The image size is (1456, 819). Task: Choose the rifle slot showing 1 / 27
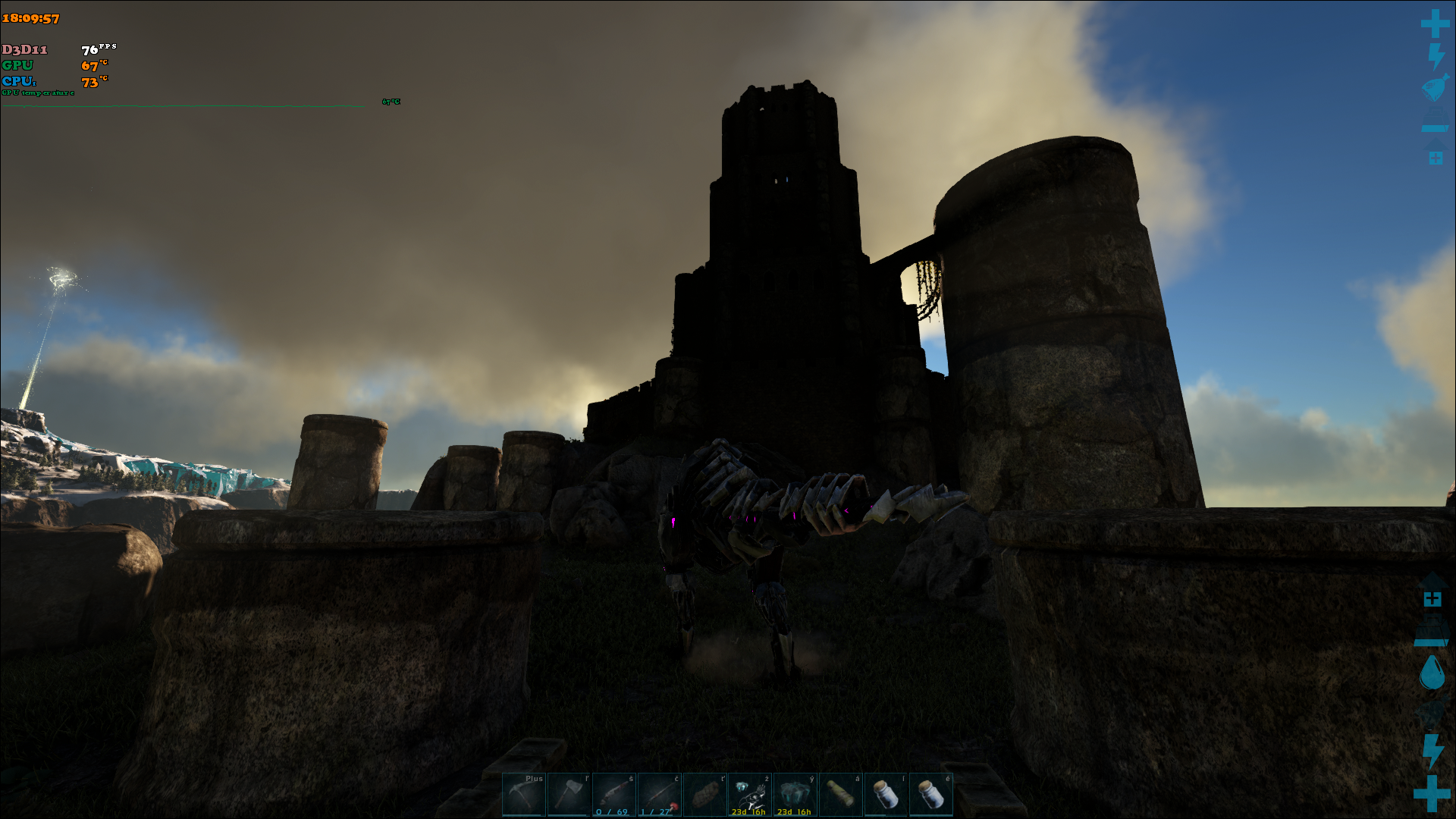660,795
